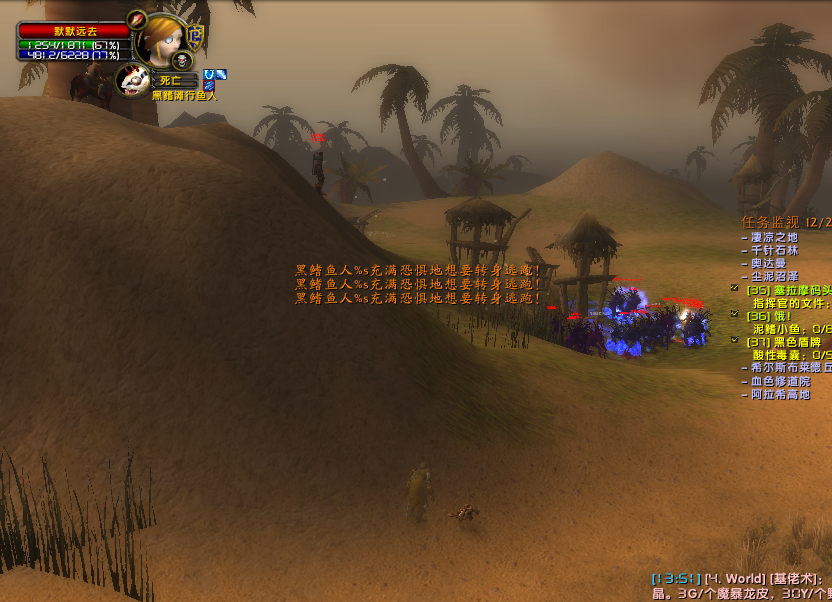
Task: Expand the 尘泥沼泽 quest zone header
Action: pyautogui.click(x=775, y=276)
